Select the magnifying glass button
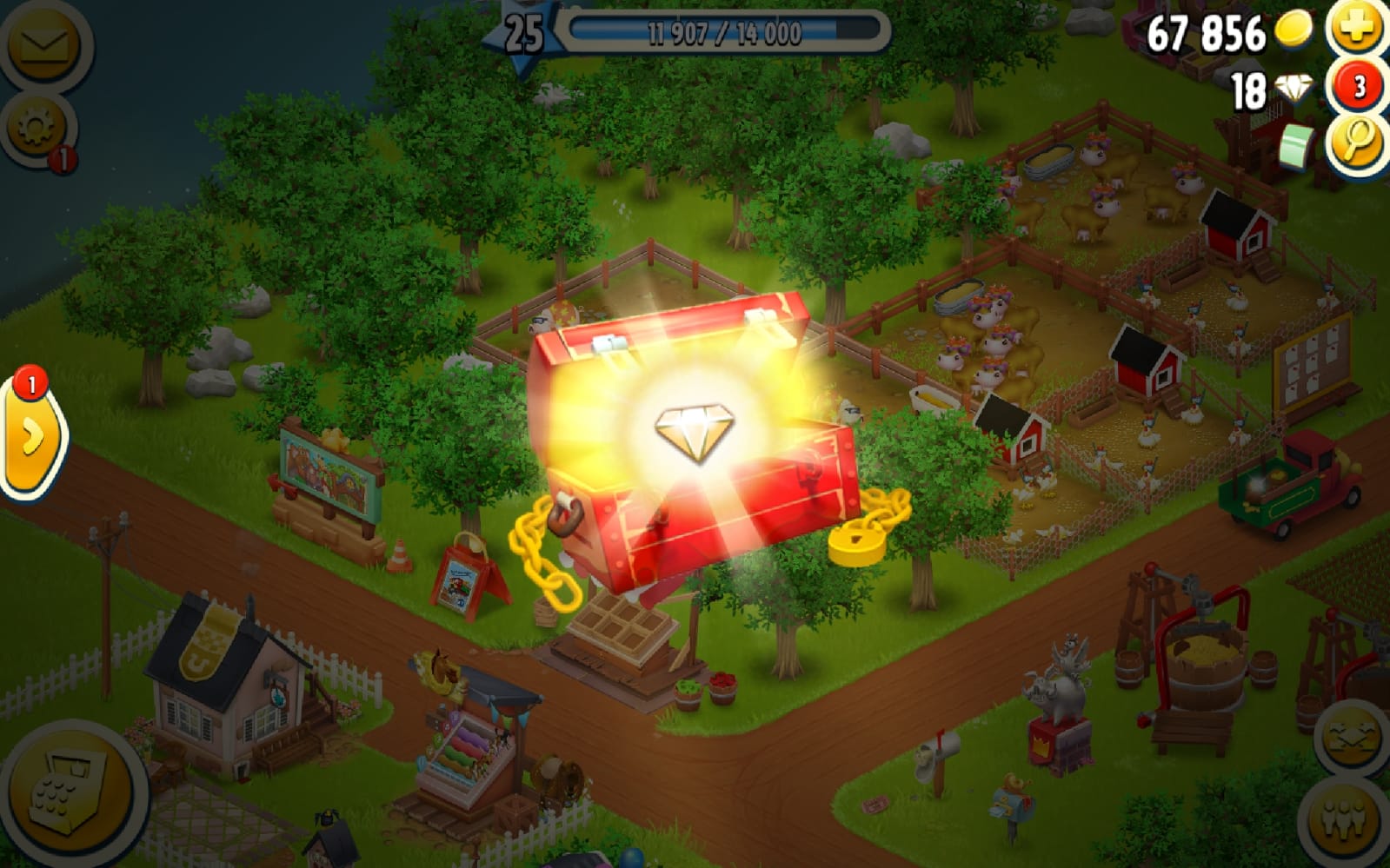The image size is (1390, 868). pyautogui.click(x=1357, y=142)
